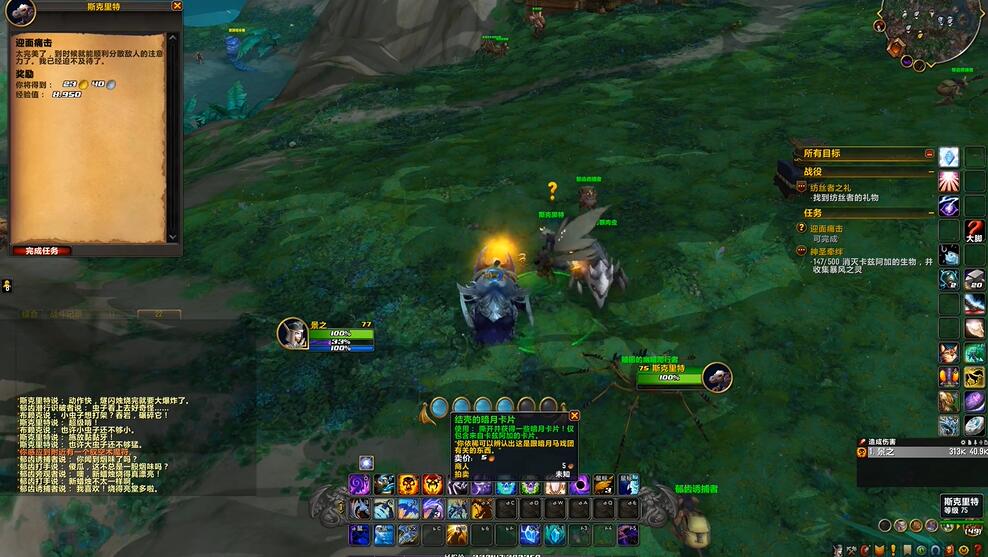The width and height of the screenshot is (988, 557).
Task: Click the 大脚 addon button
Action: tap(974, 231)
